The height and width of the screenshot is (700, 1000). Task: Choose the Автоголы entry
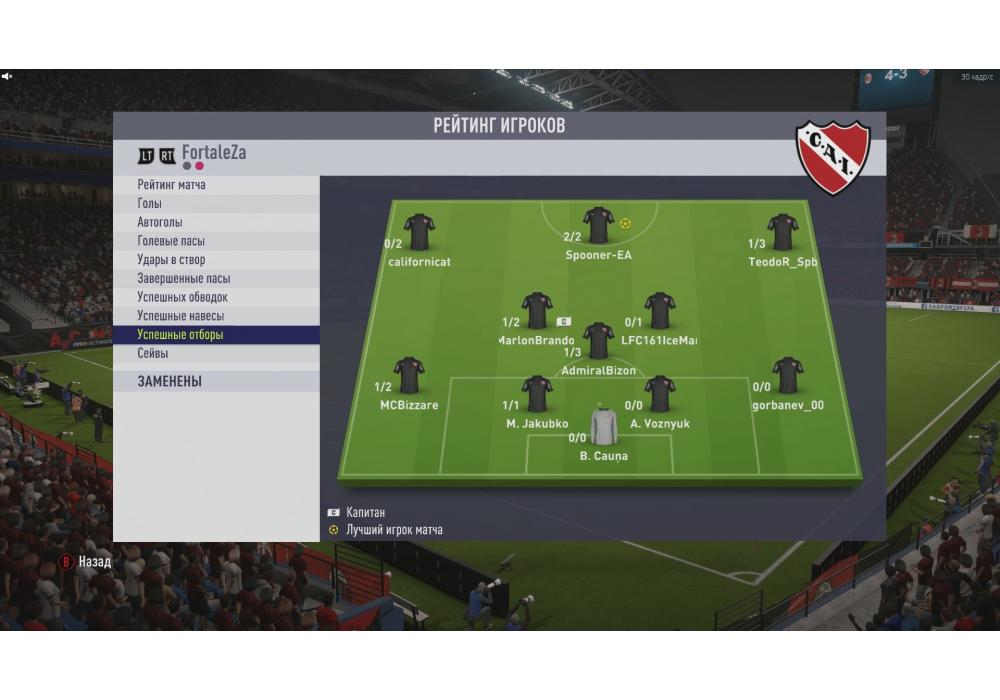tap(160, 222)
